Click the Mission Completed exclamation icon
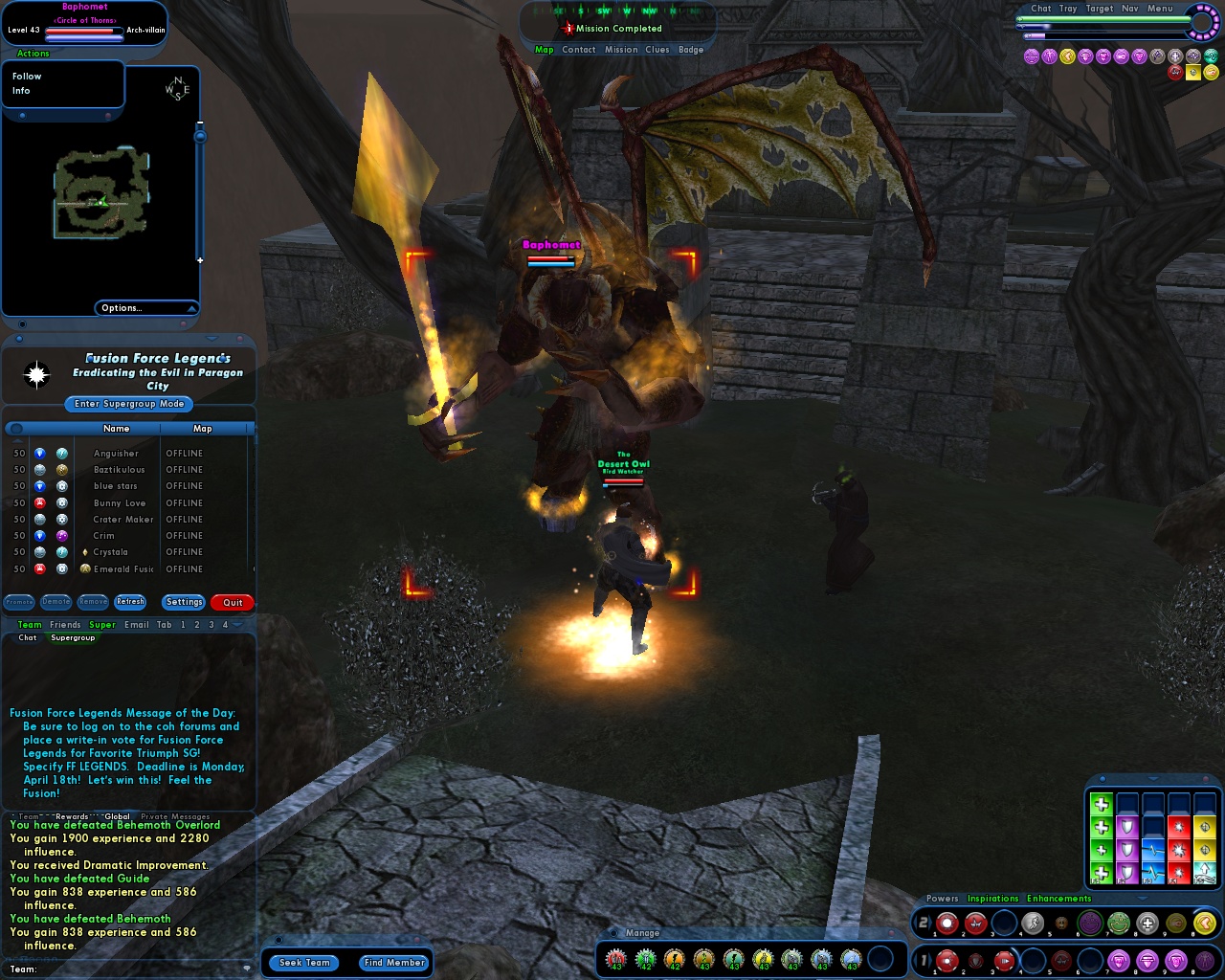Image resolution: width=1225 pixels, height=980 pixels. [x=568, y=29]
